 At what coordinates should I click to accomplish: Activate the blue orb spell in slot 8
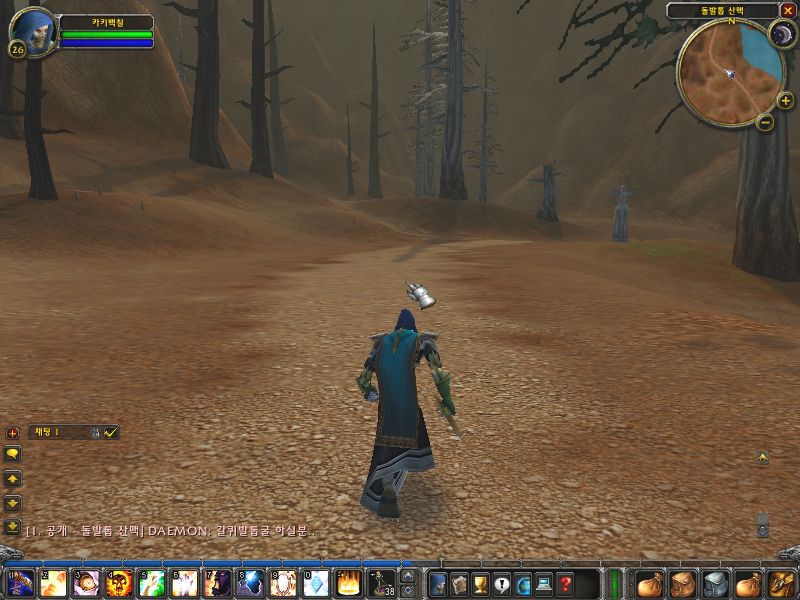[250, 583]
